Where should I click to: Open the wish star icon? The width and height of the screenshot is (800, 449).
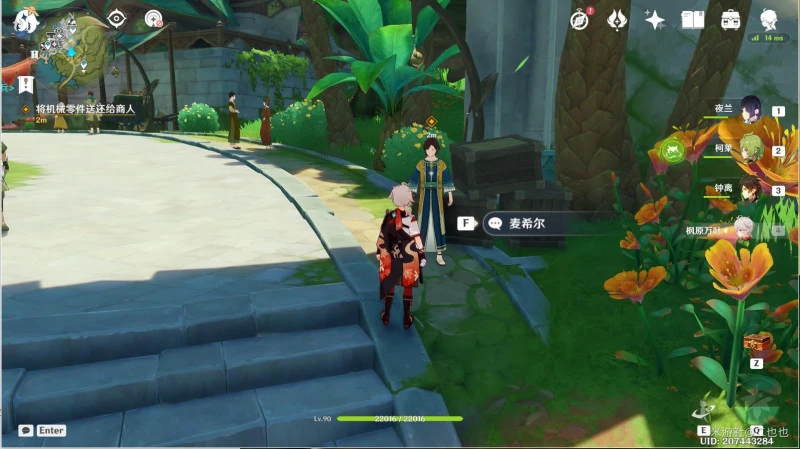[x=655, y=18]
